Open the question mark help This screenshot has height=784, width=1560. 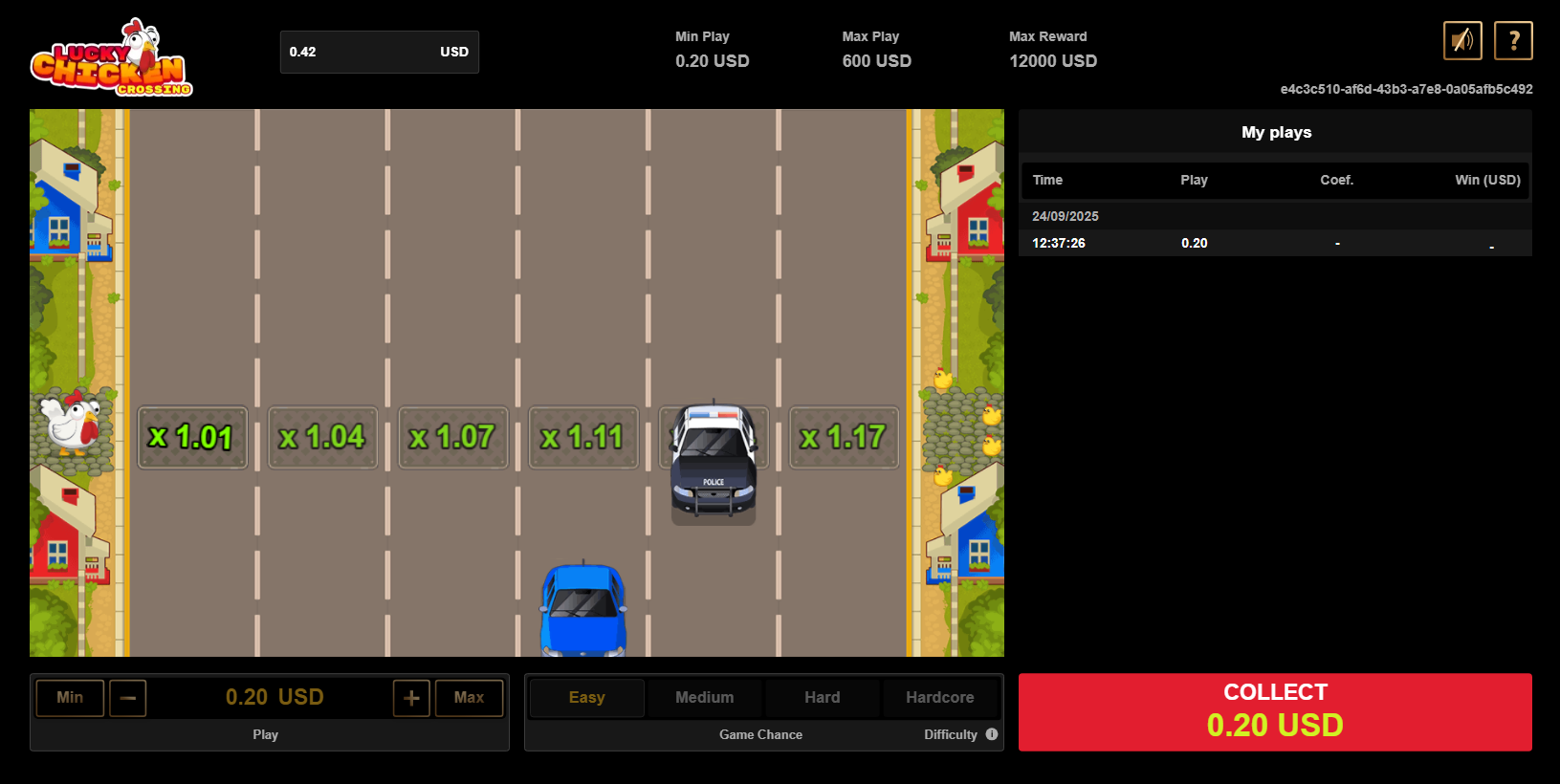tap(1513, 40)
